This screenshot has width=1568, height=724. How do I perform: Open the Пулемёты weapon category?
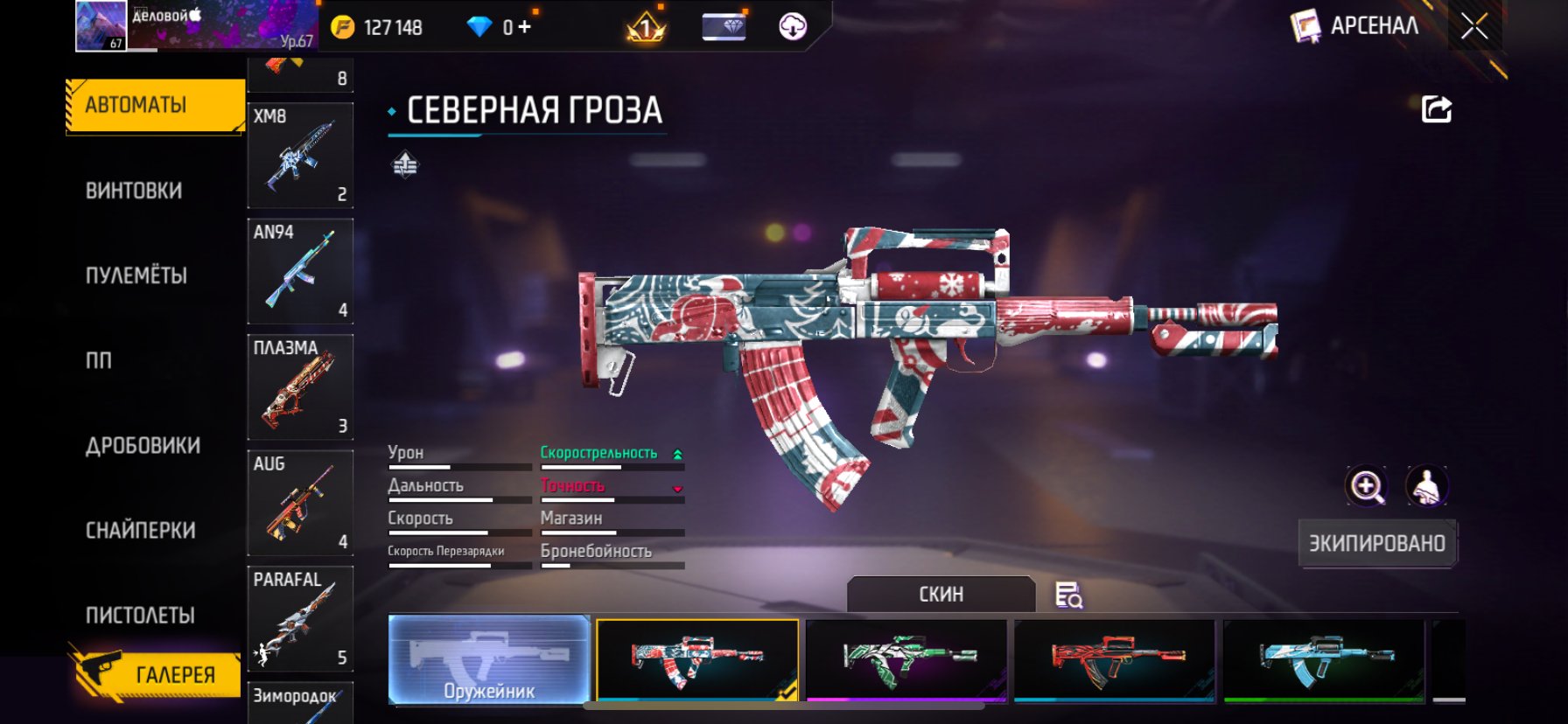coord(136,275)
